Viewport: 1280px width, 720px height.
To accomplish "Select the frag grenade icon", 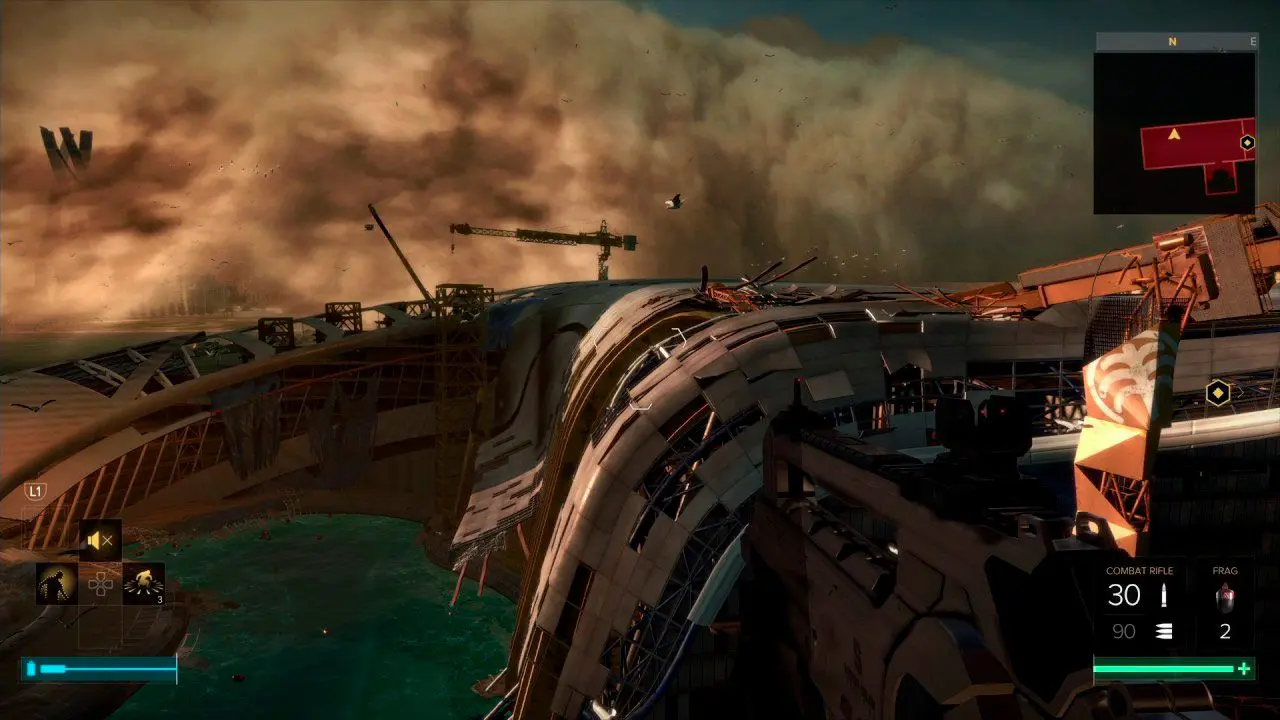I will (1225, 598).
